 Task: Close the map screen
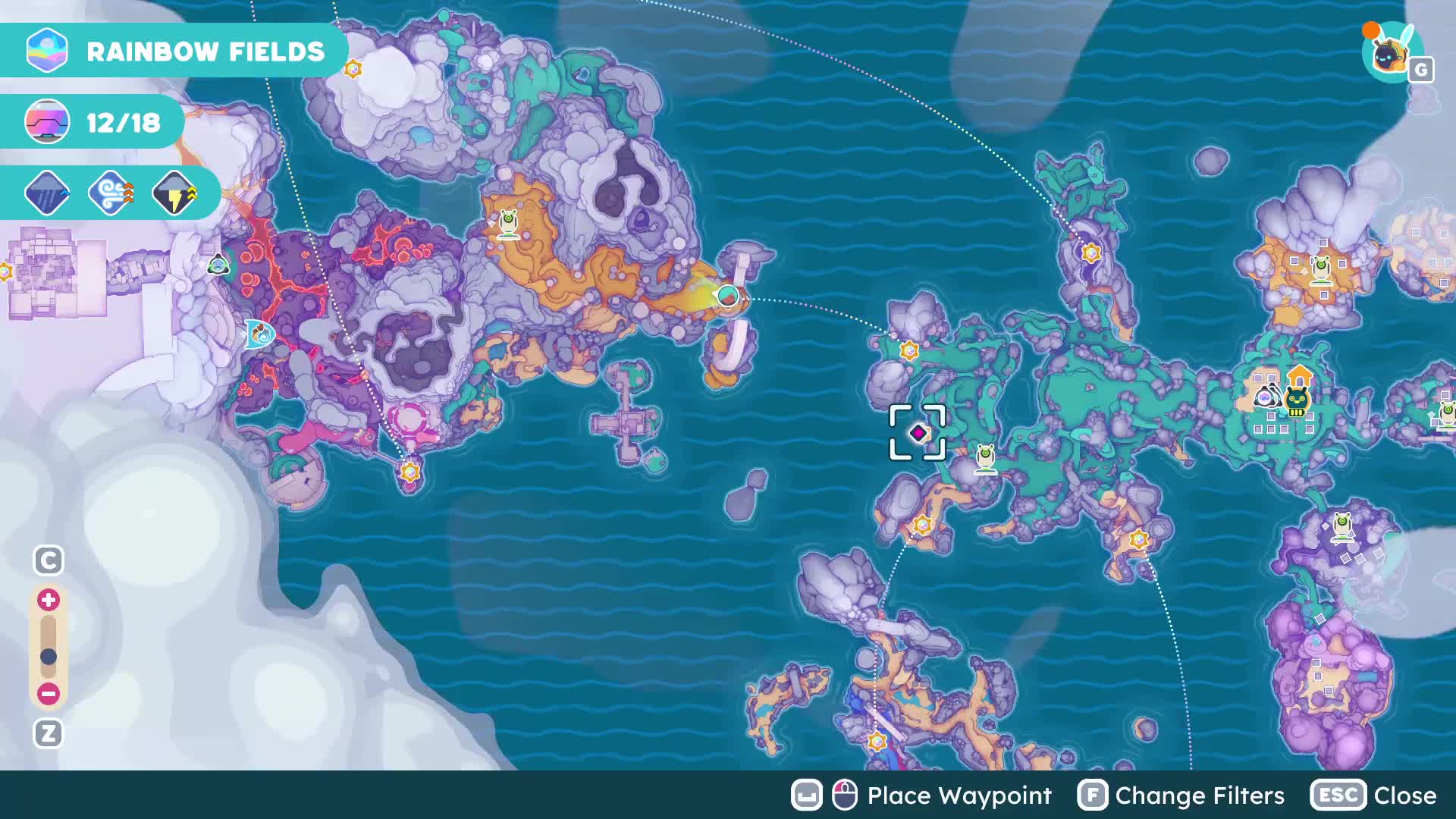pos(1373,795)
